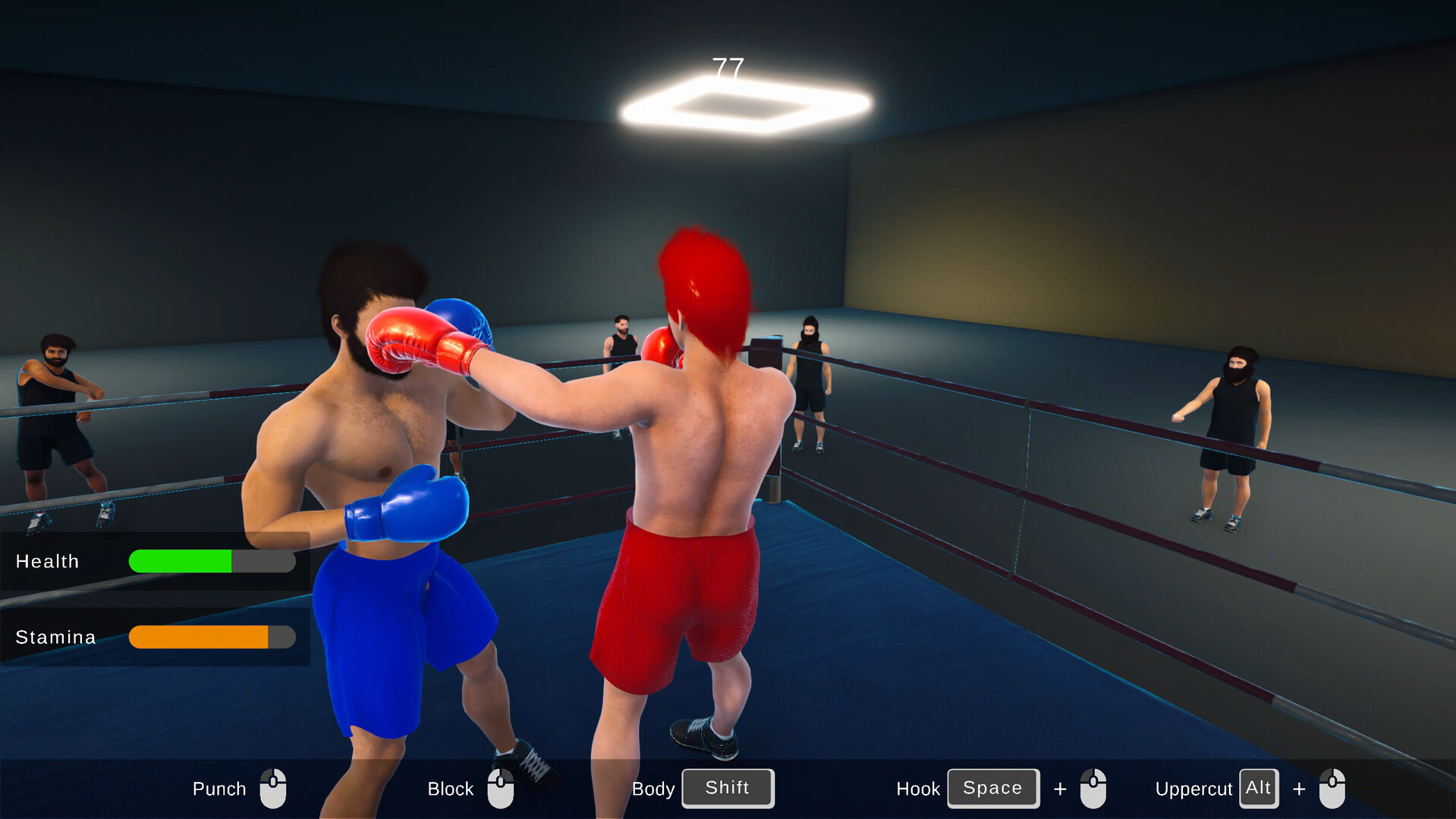
Task: Click the score counter showing 77
Action: point(727,67)
